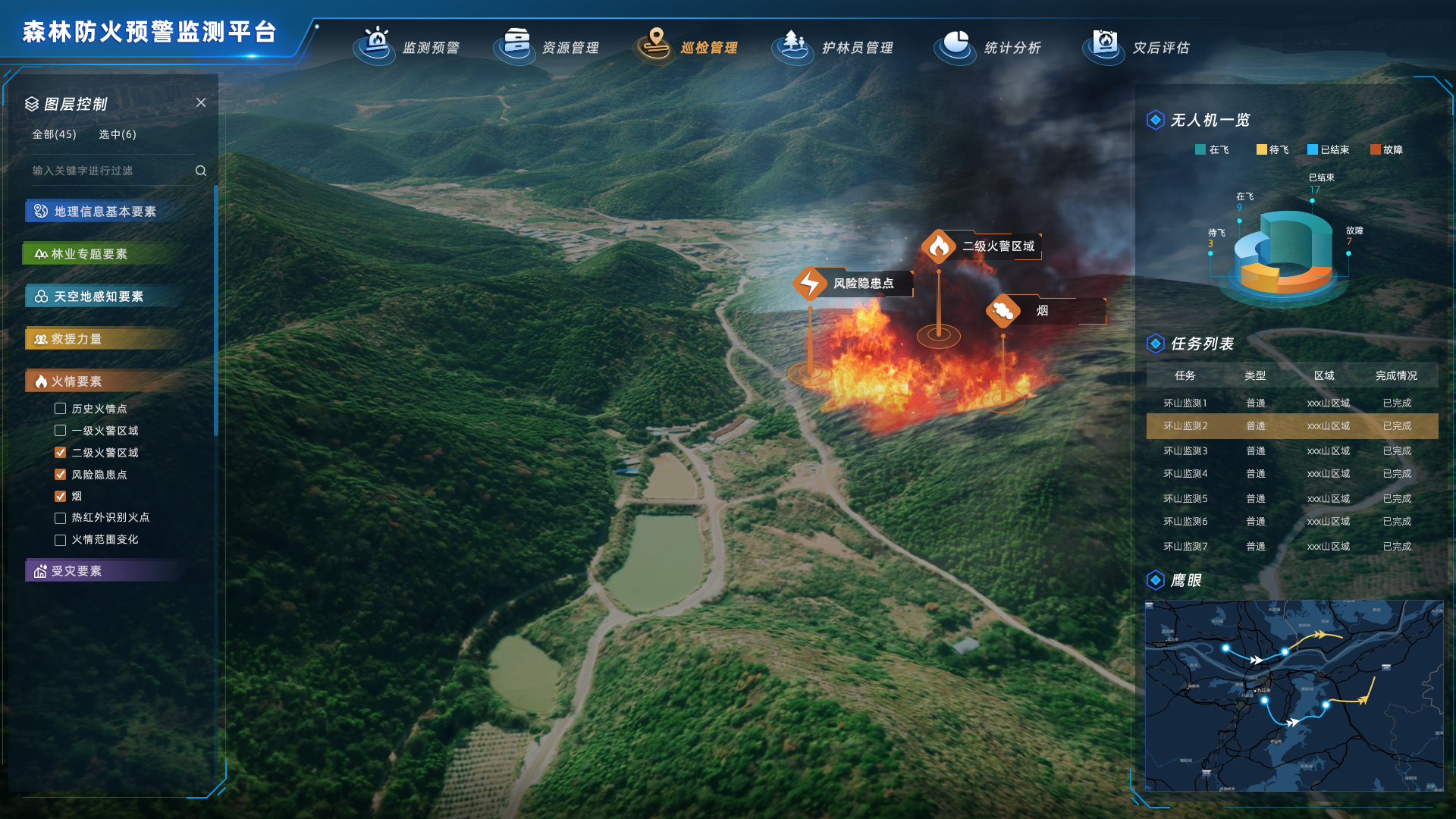Expand 林业专题要素 layer group
Viewport: 1456px width, 819px height.
89,254
